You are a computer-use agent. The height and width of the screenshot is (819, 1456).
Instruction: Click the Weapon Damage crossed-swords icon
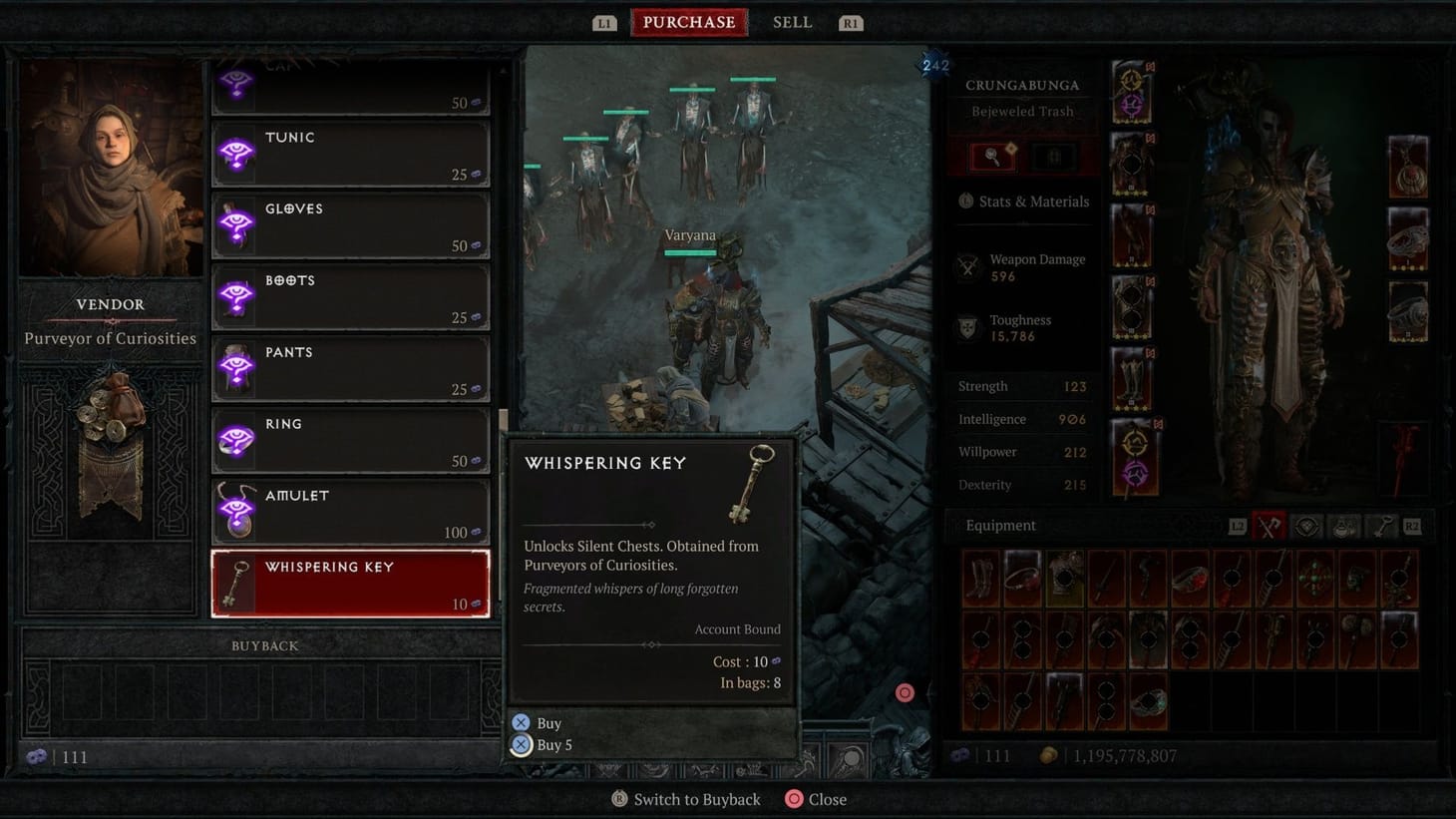click(x=966, y=266)
